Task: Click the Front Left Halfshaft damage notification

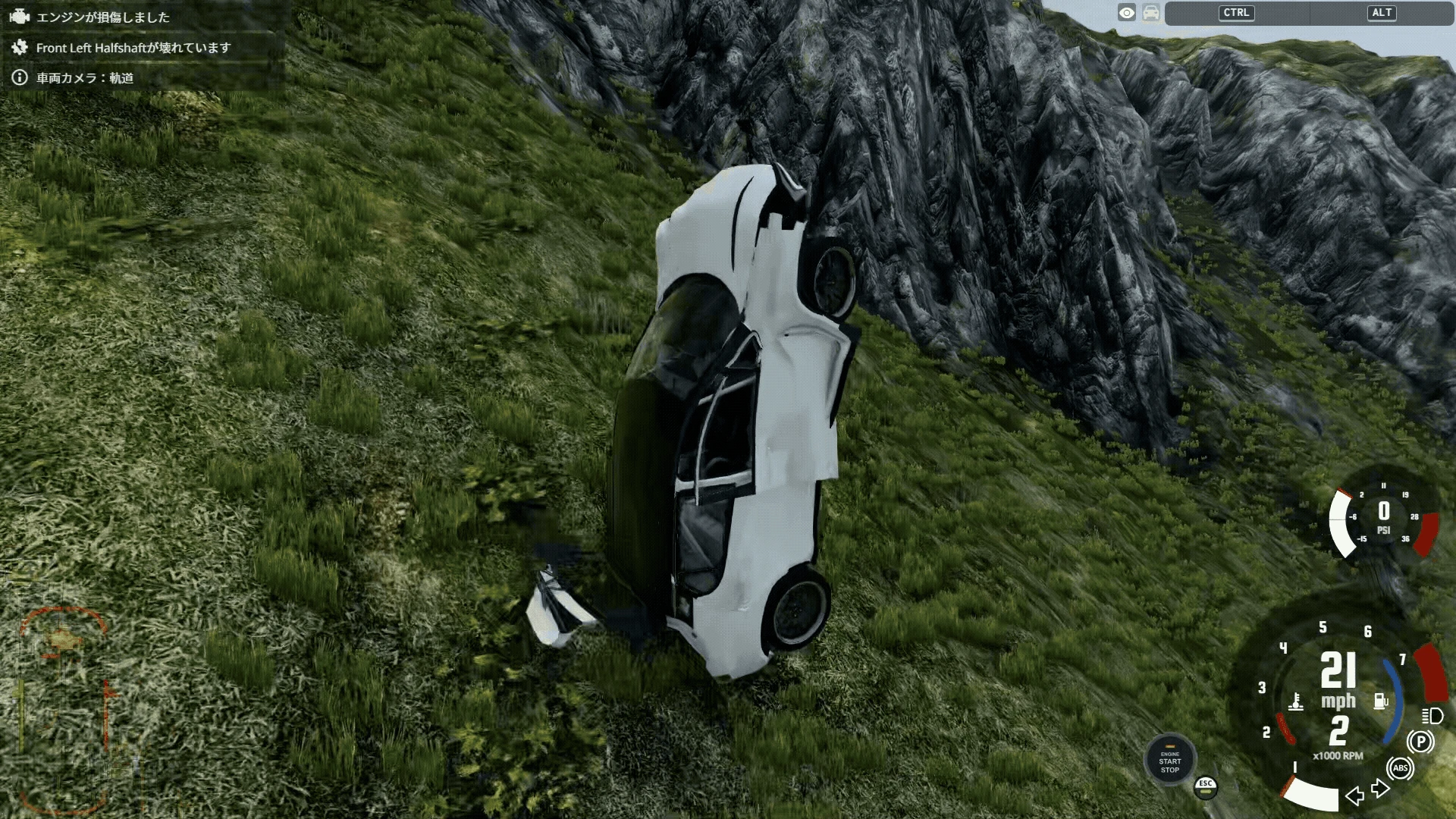Action: [x=133, y=48]
